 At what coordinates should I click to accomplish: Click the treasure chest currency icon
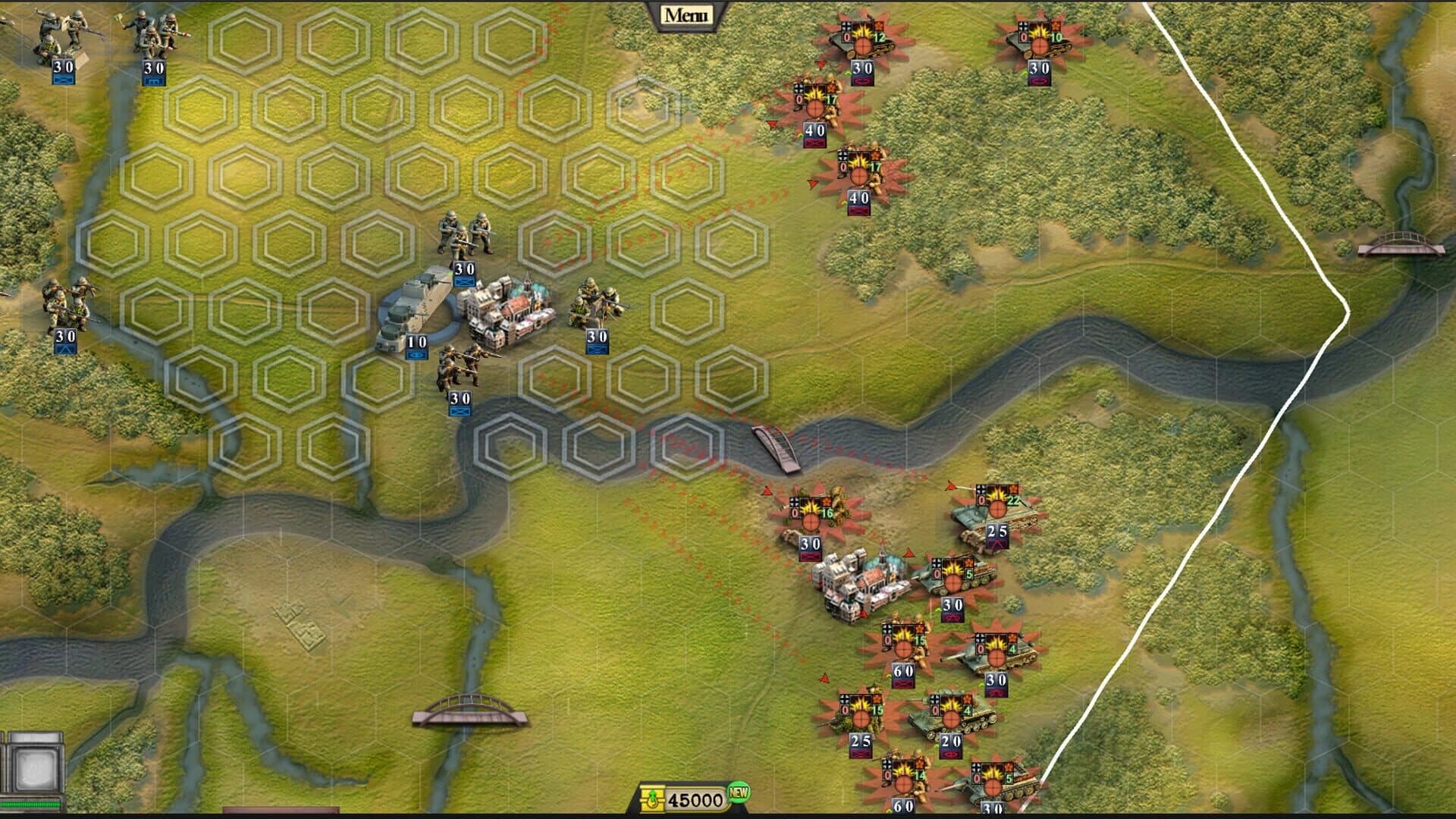(x=654, y=797)
